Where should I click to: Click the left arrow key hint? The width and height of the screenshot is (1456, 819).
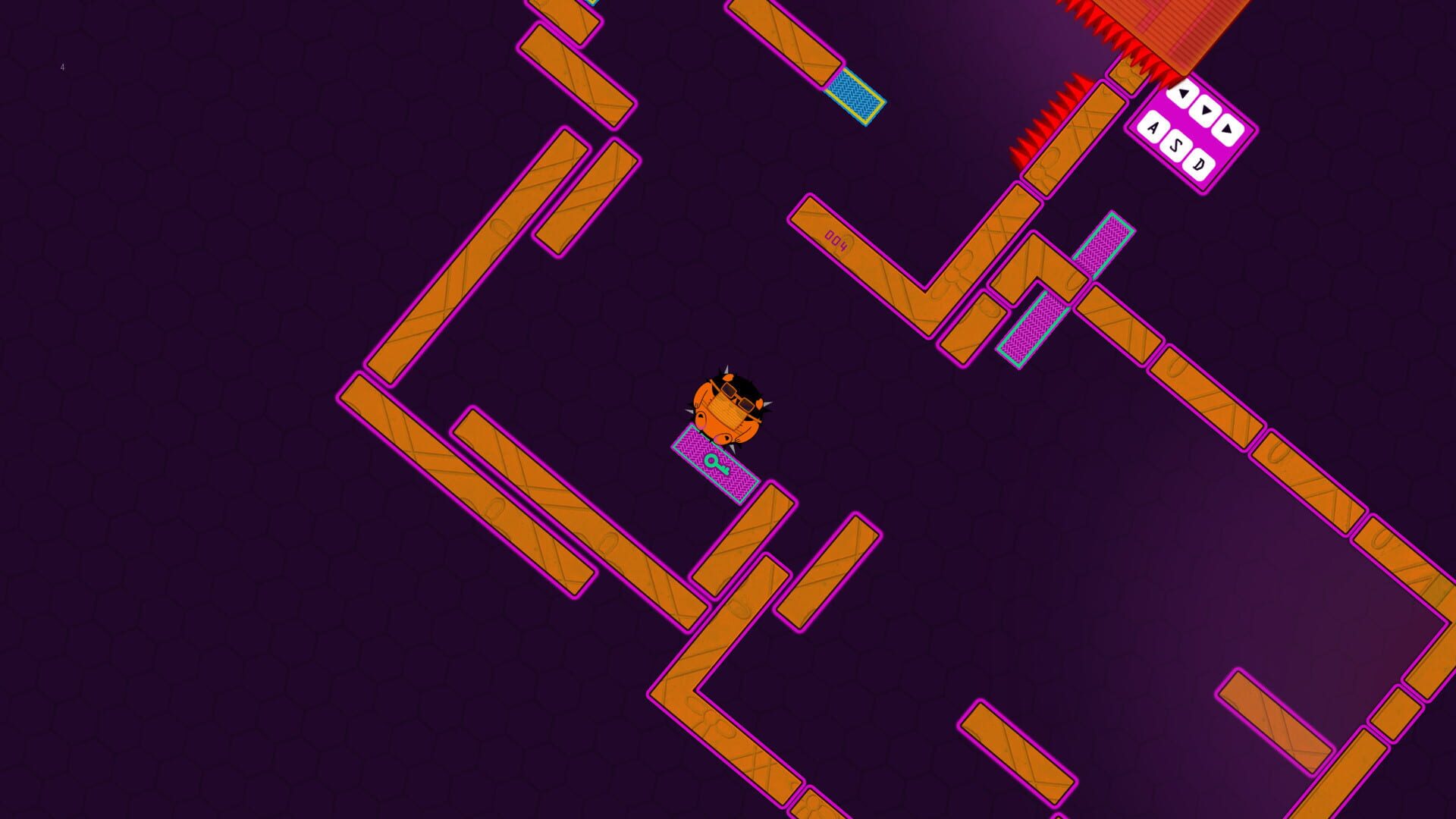click(x=1183, y=94)
